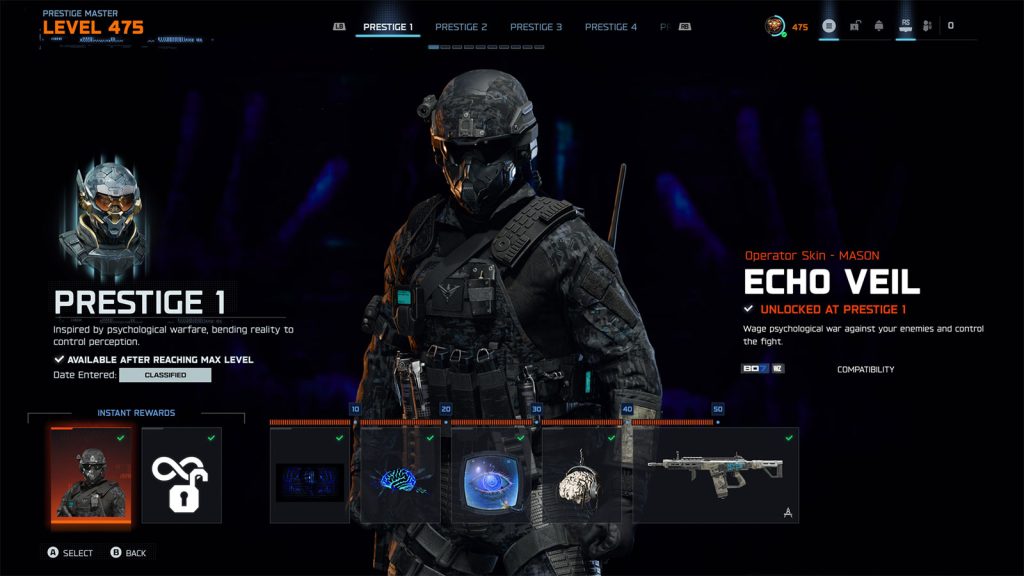Open the Prestige 2 tab

point(462,27)
